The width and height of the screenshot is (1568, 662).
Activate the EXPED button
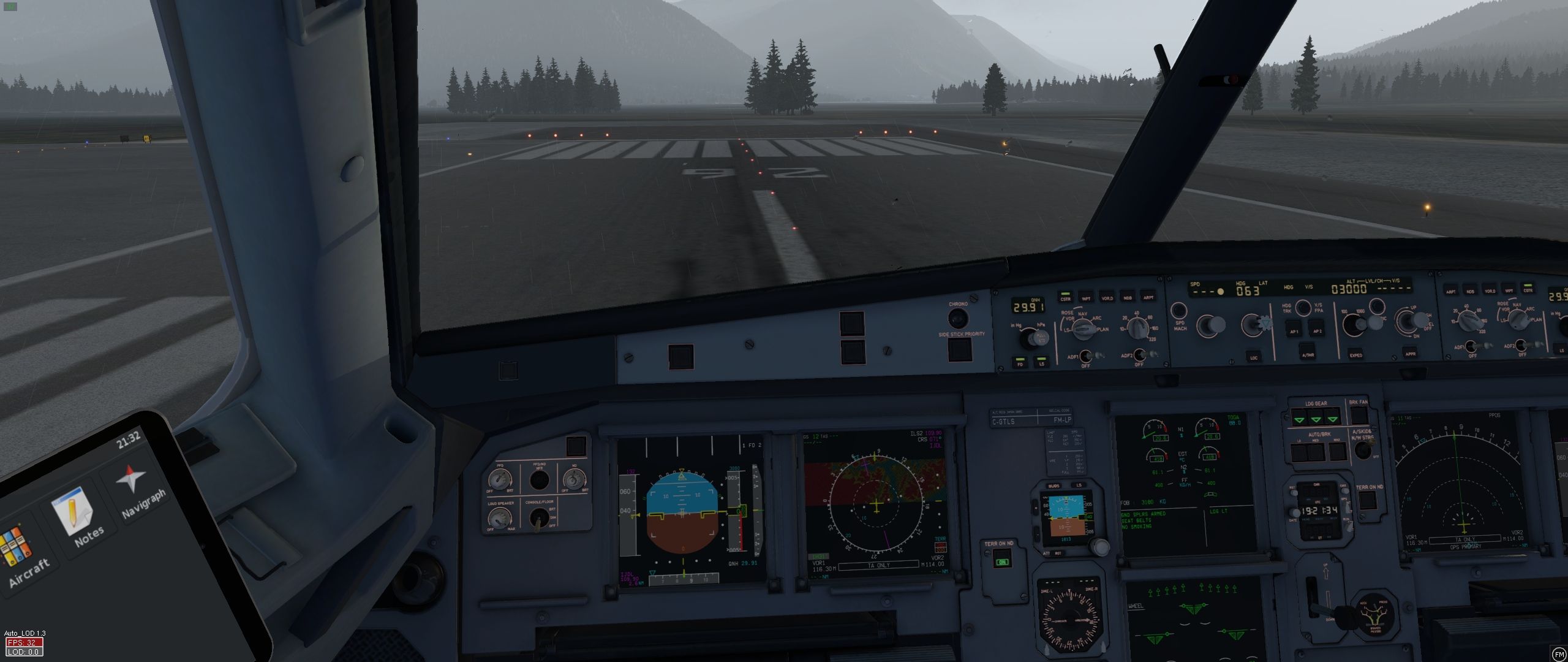tap(1355, 354)
